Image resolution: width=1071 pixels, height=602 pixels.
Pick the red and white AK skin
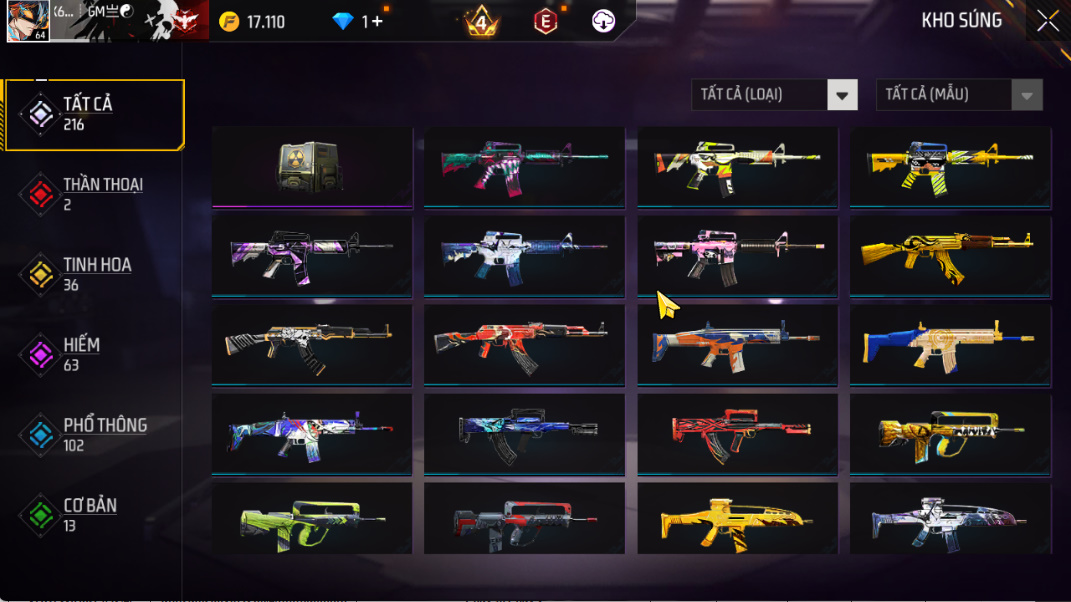click(524, 344)
